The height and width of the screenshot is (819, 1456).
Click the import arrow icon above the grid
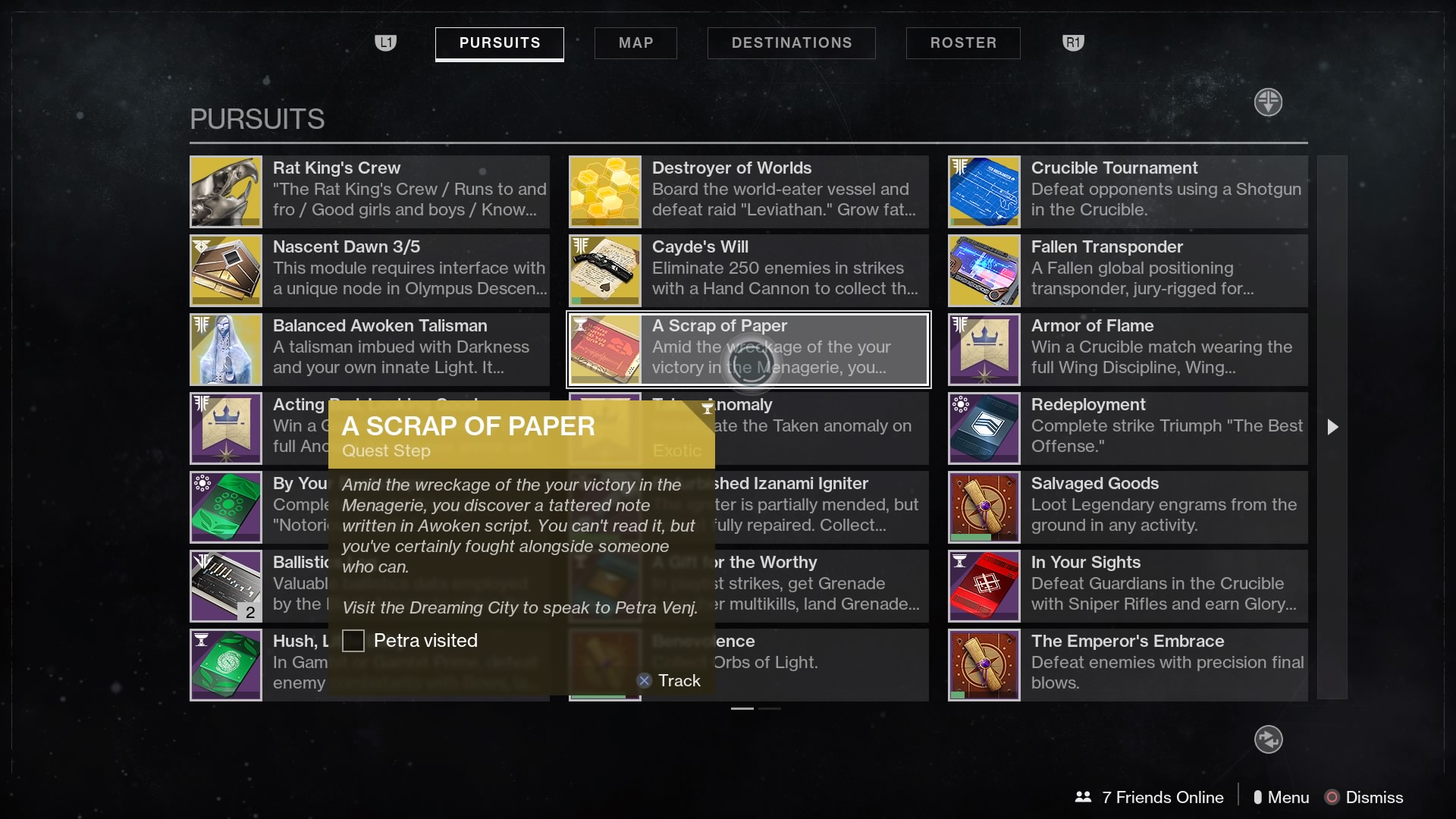(1267, 102)
